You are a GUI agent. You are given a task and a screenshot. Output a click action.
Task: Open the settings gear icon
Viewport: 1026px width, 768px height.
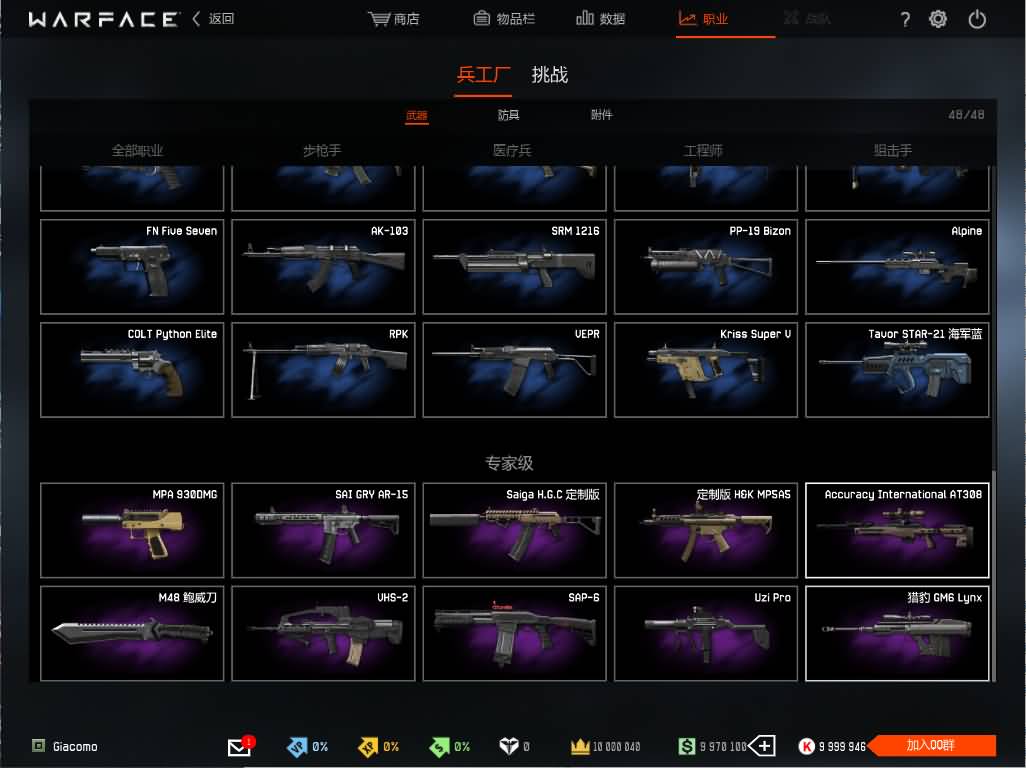click(938, 19)
